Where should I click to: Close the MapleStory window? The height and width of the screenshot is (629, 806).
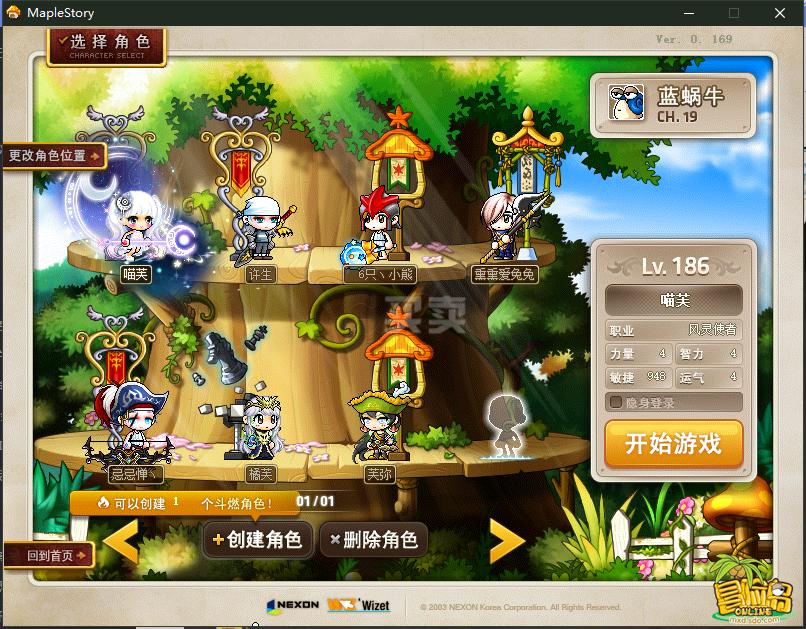780,13
